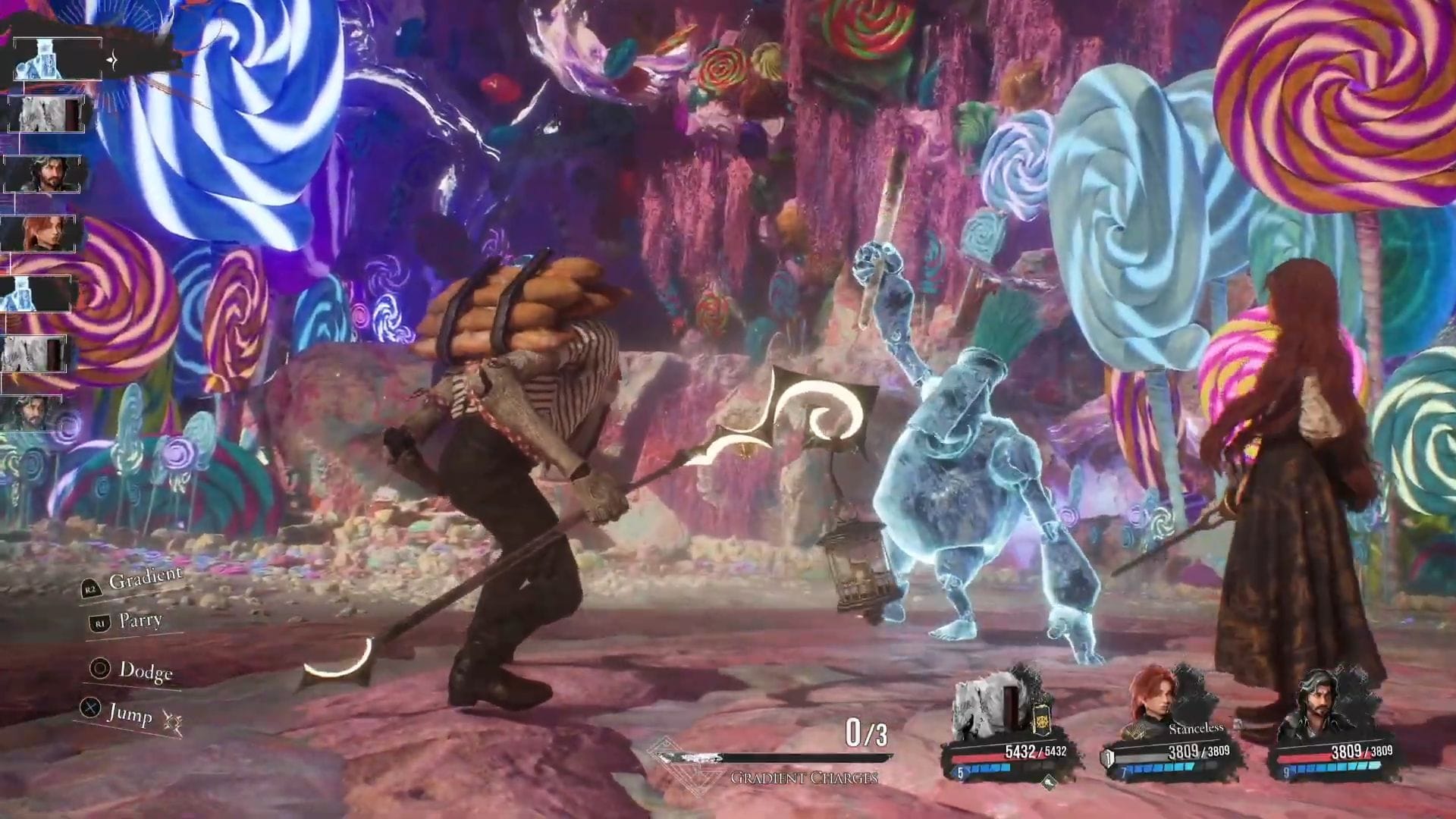The image size is (1456, 819).
Task: Click the card item icon above the 5432 health bar
Action: click(1041, 720)
